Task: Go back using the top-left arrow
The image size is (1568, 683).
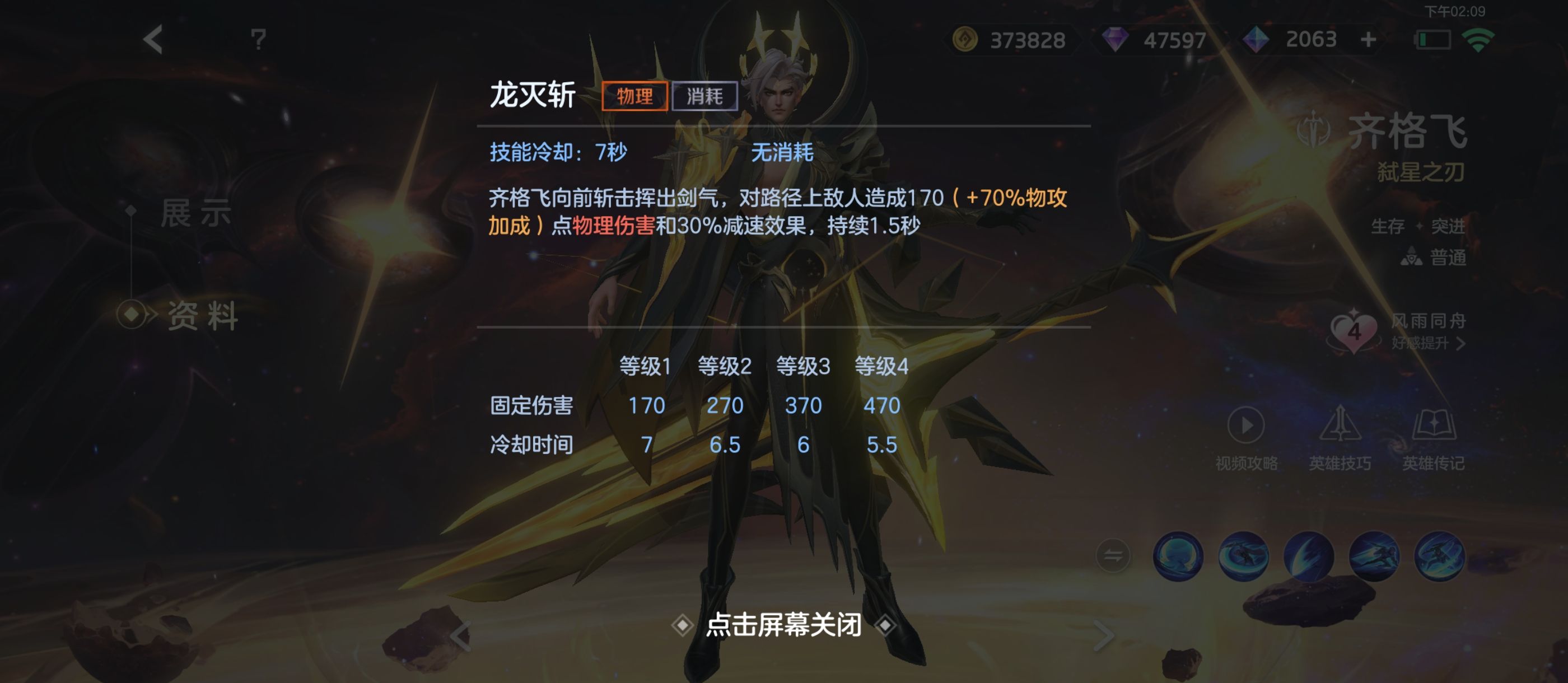Action: (154, 40)
